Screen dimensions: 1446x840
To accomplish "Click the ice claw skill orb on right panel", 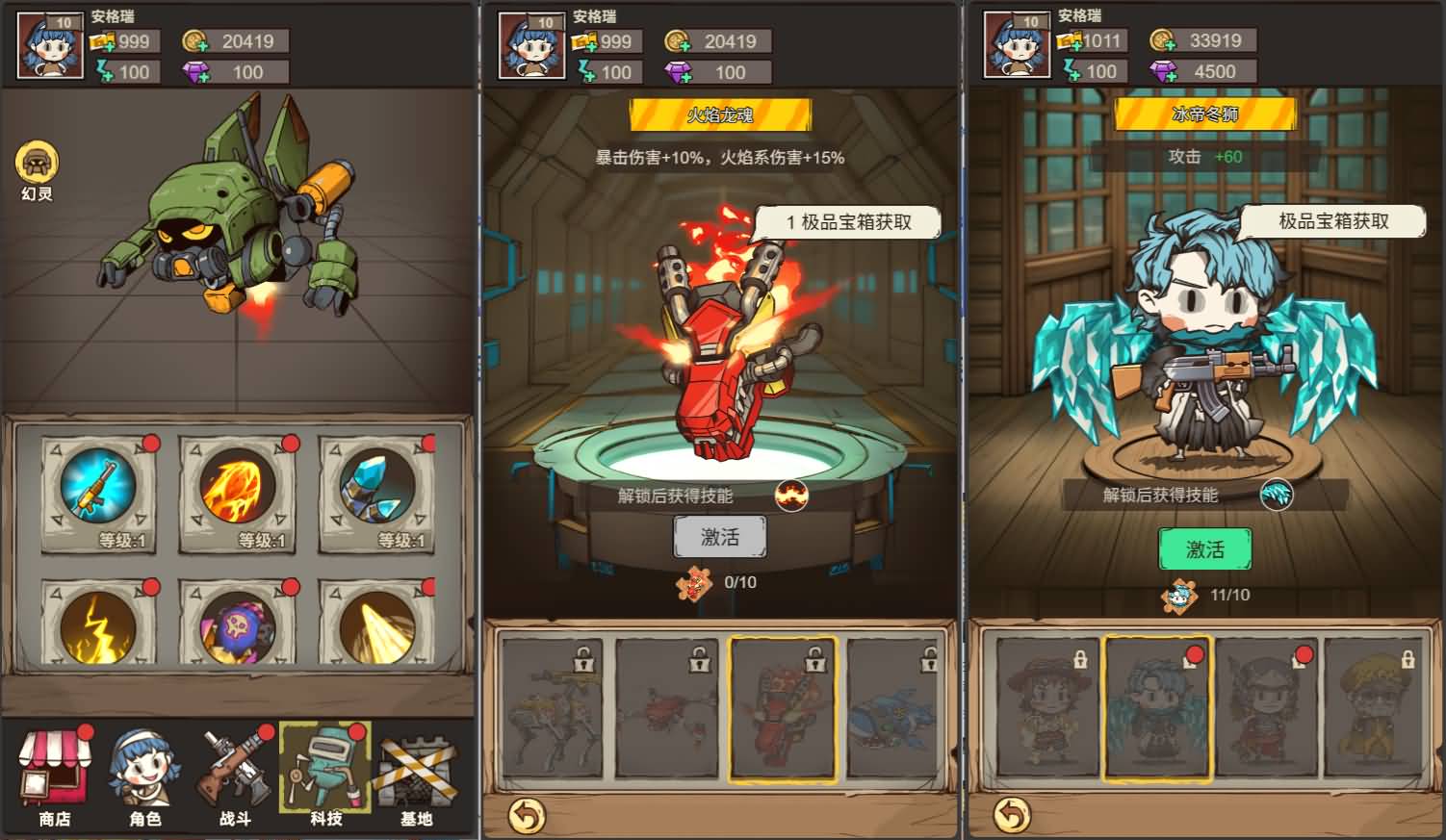I will [x=1279, y=494].
